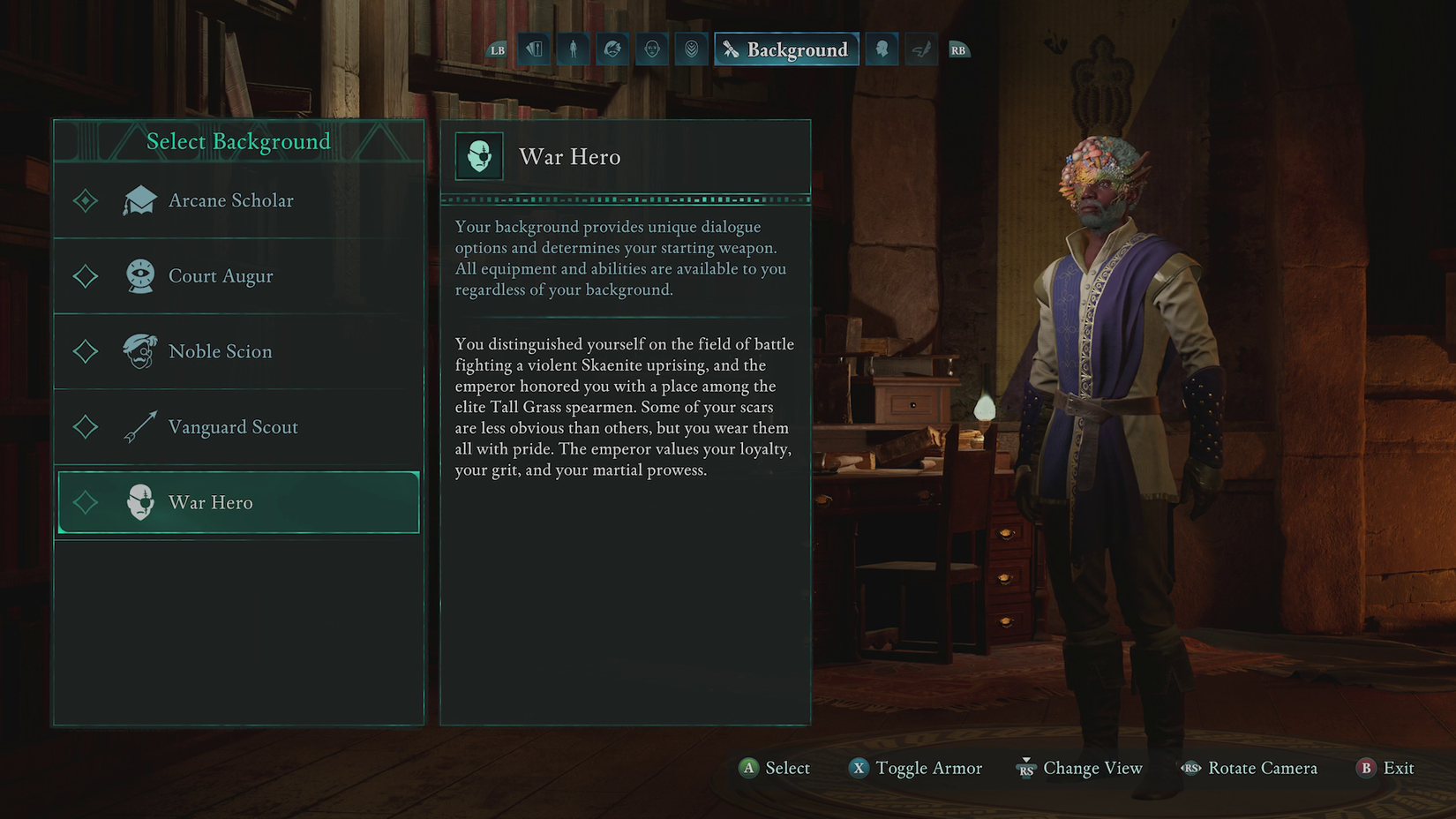Open the hair customization tab
1456x819 pixels.
612,49
